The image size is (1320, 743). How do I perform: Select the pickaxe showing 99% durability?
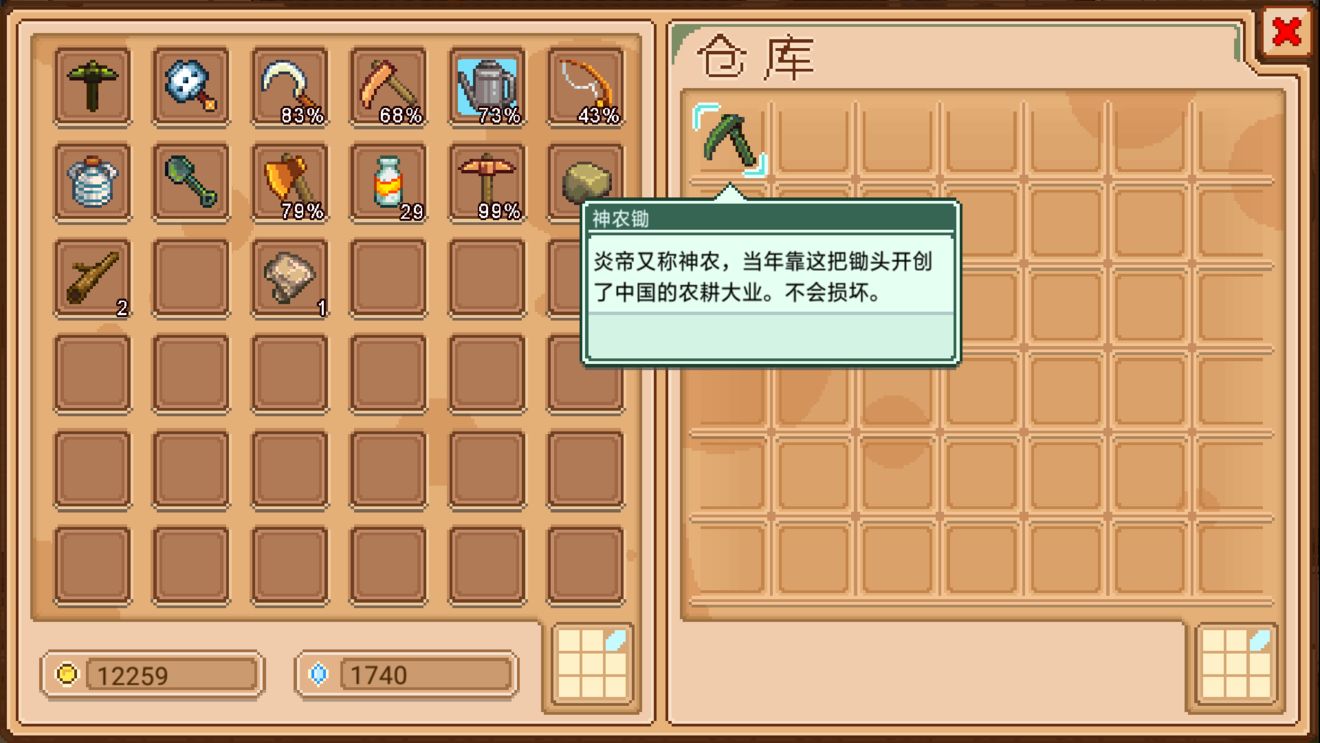pos(487,182)
